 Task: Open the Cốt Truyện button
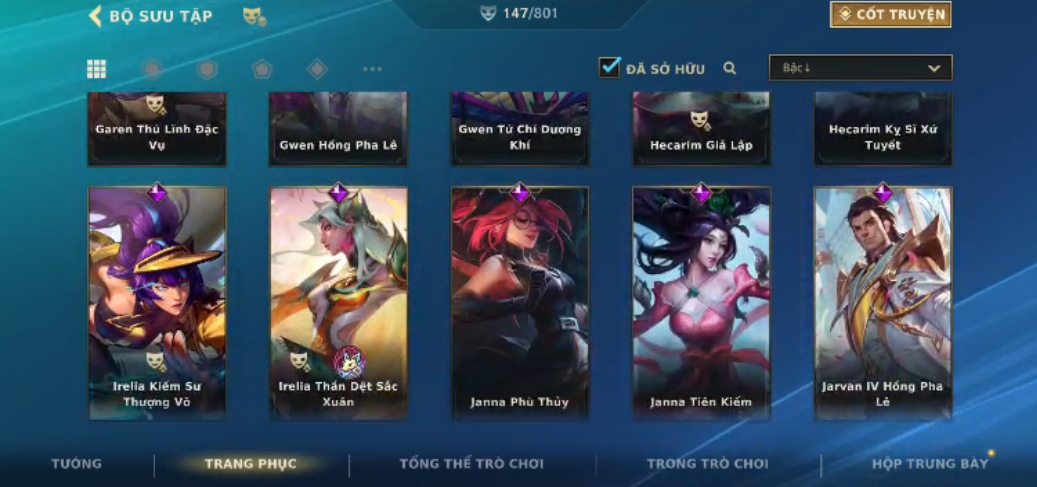tap(890, 15)
